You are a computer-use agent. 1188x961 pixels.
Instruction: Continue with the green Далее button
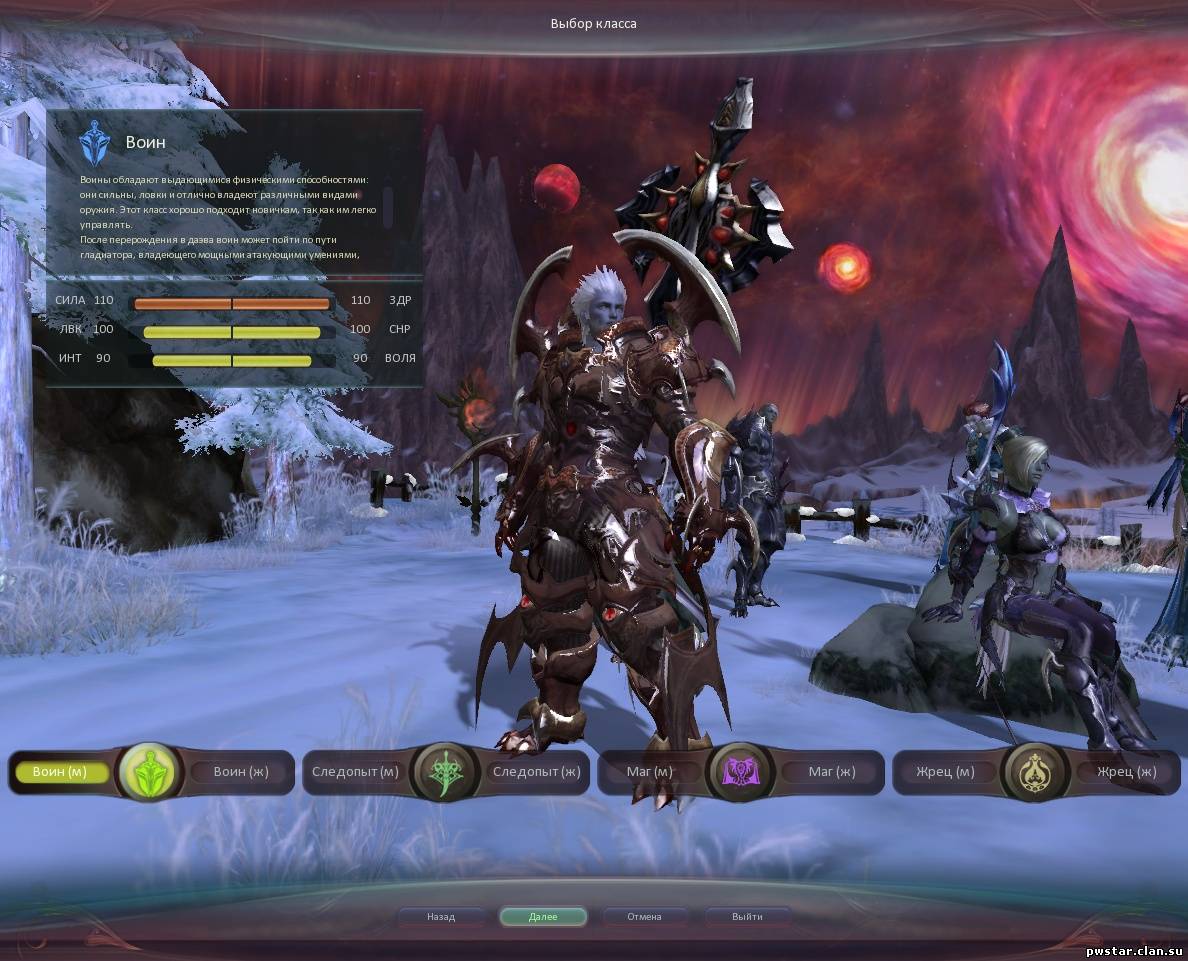(543, 916)
